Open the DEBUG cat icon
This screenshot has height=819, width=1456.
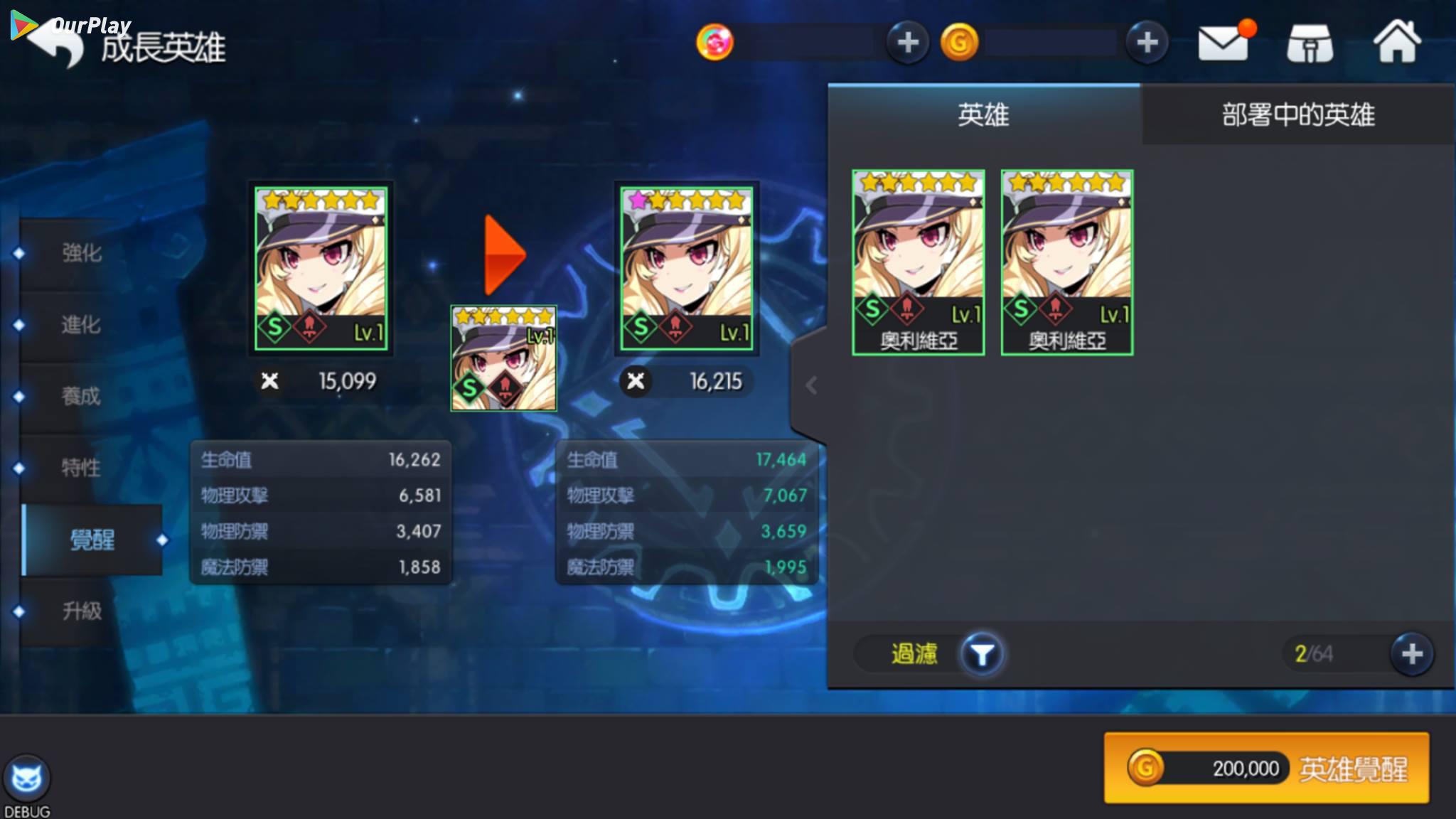point(27,780)
